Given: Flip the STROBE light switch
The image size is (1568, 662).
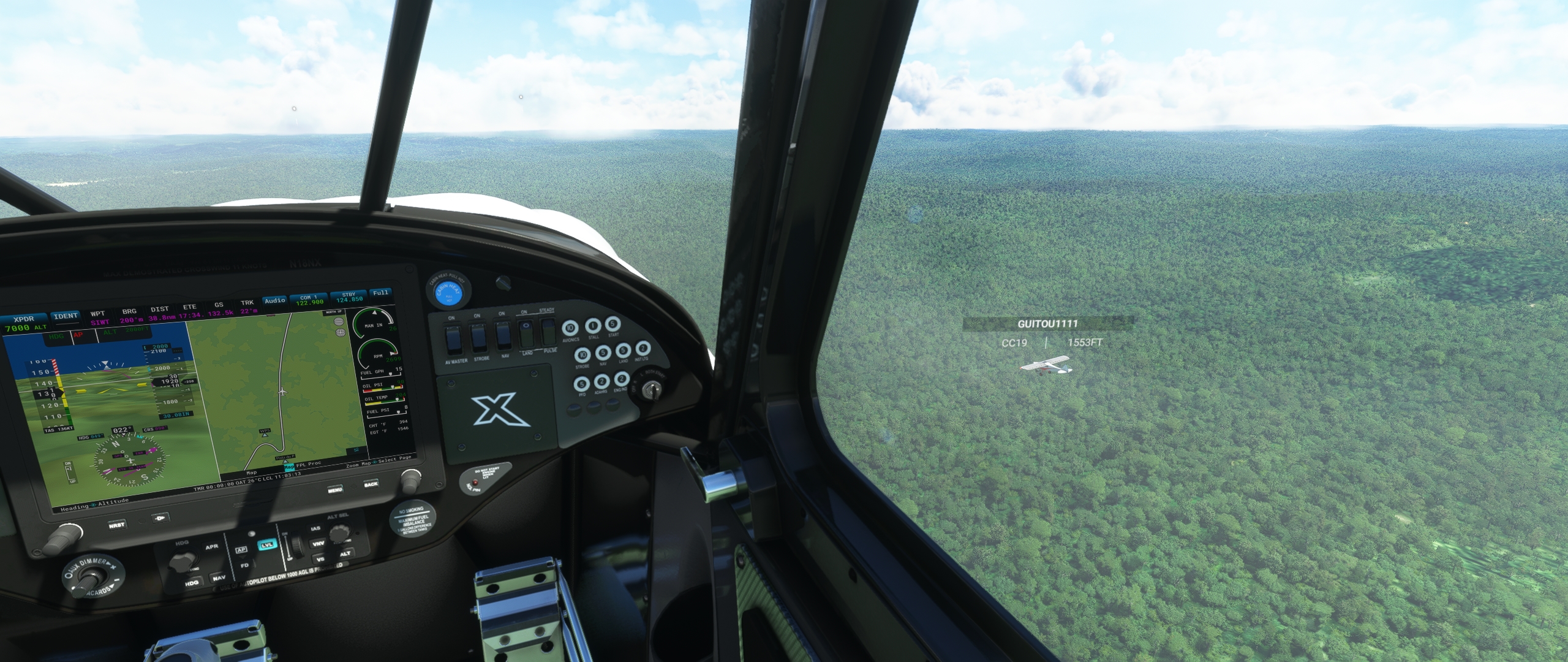Looking at the screenshot, I should tap(480, 338).
